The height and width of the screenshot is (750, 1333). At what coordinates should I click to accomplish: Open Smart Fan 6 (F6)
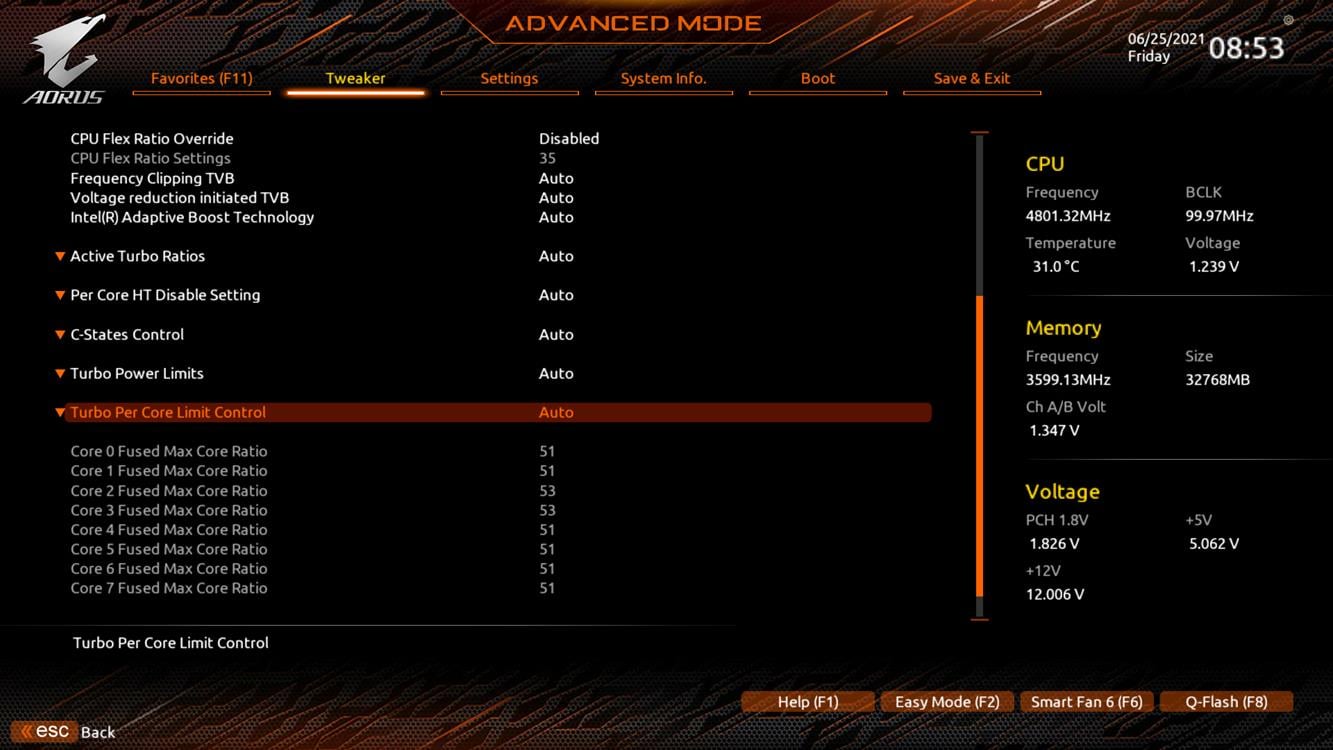1086,702
